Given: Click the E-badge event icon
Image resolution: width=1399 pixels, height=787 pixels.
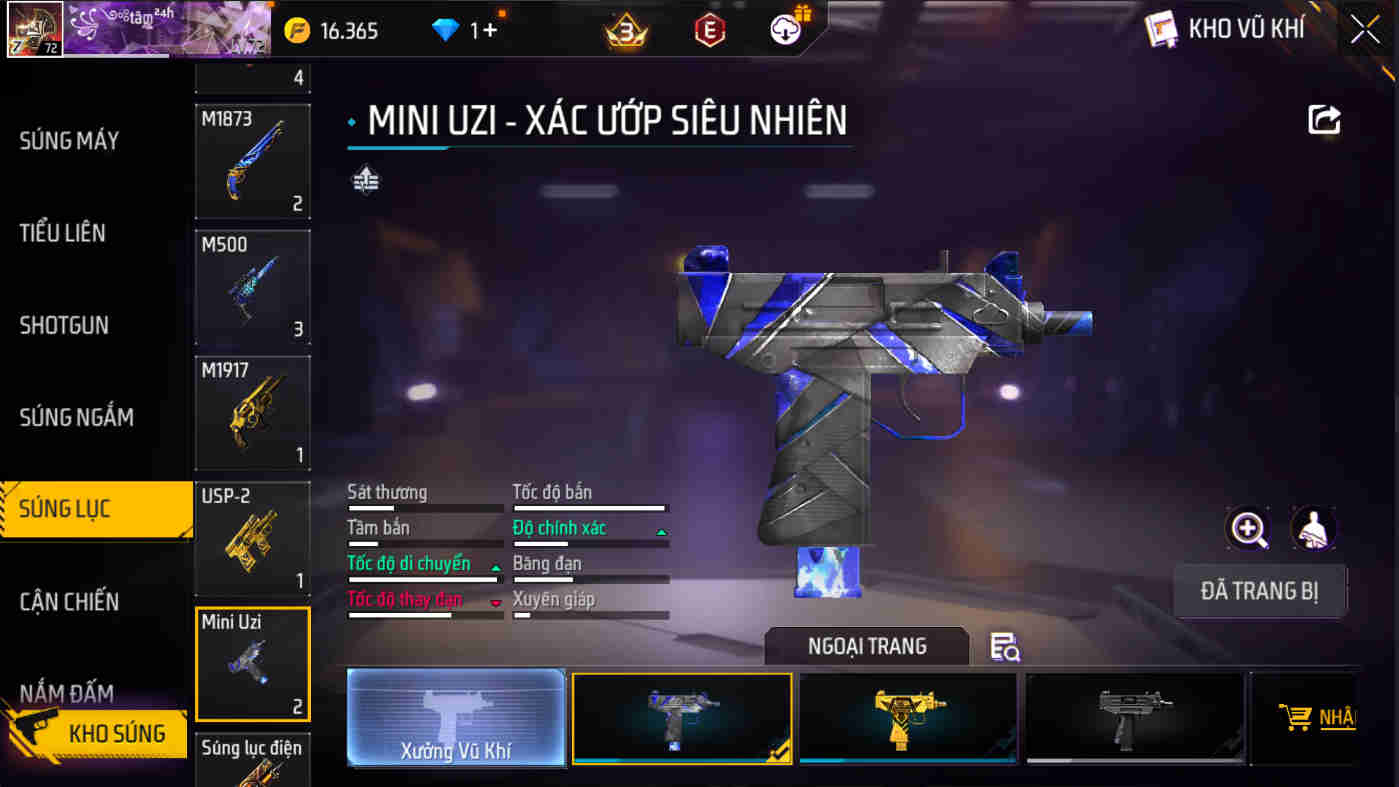Looking at the screenshot, I should click(709, 29).
